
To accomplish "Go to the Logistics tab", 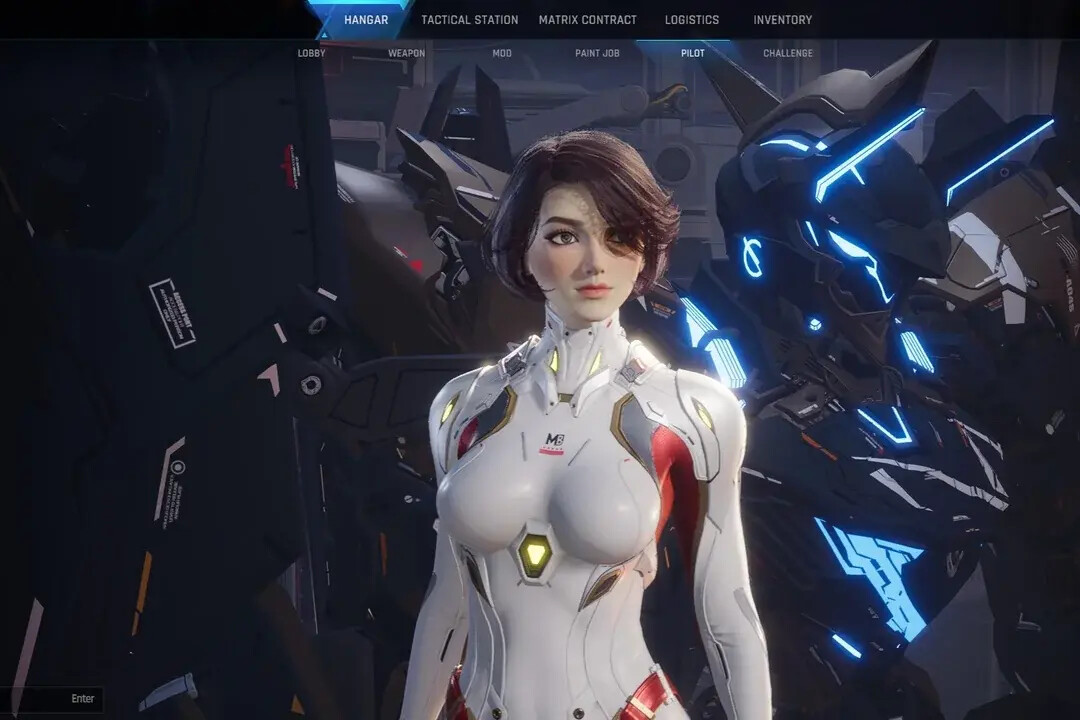I will pyautogui.click(x=692, y=20).
